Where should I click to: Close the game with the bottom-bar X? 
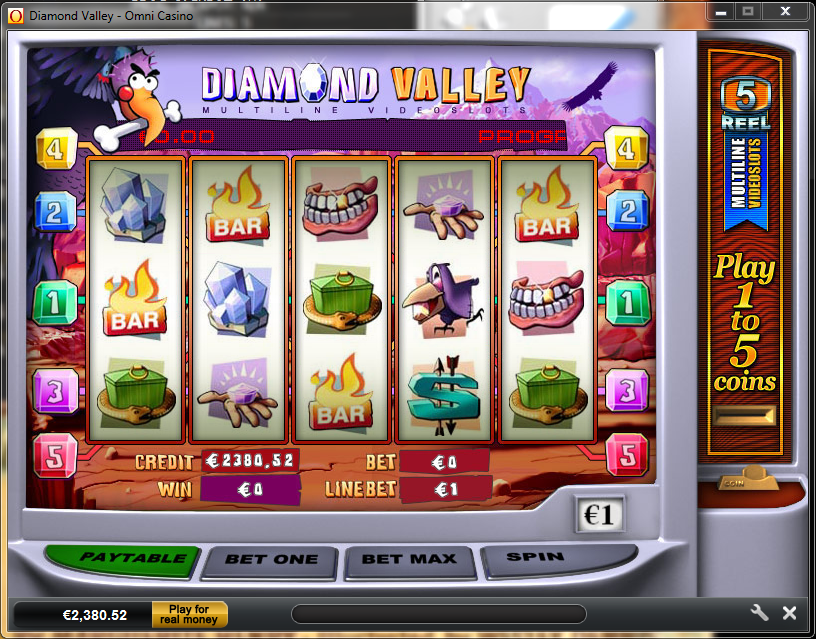(789, 613)
